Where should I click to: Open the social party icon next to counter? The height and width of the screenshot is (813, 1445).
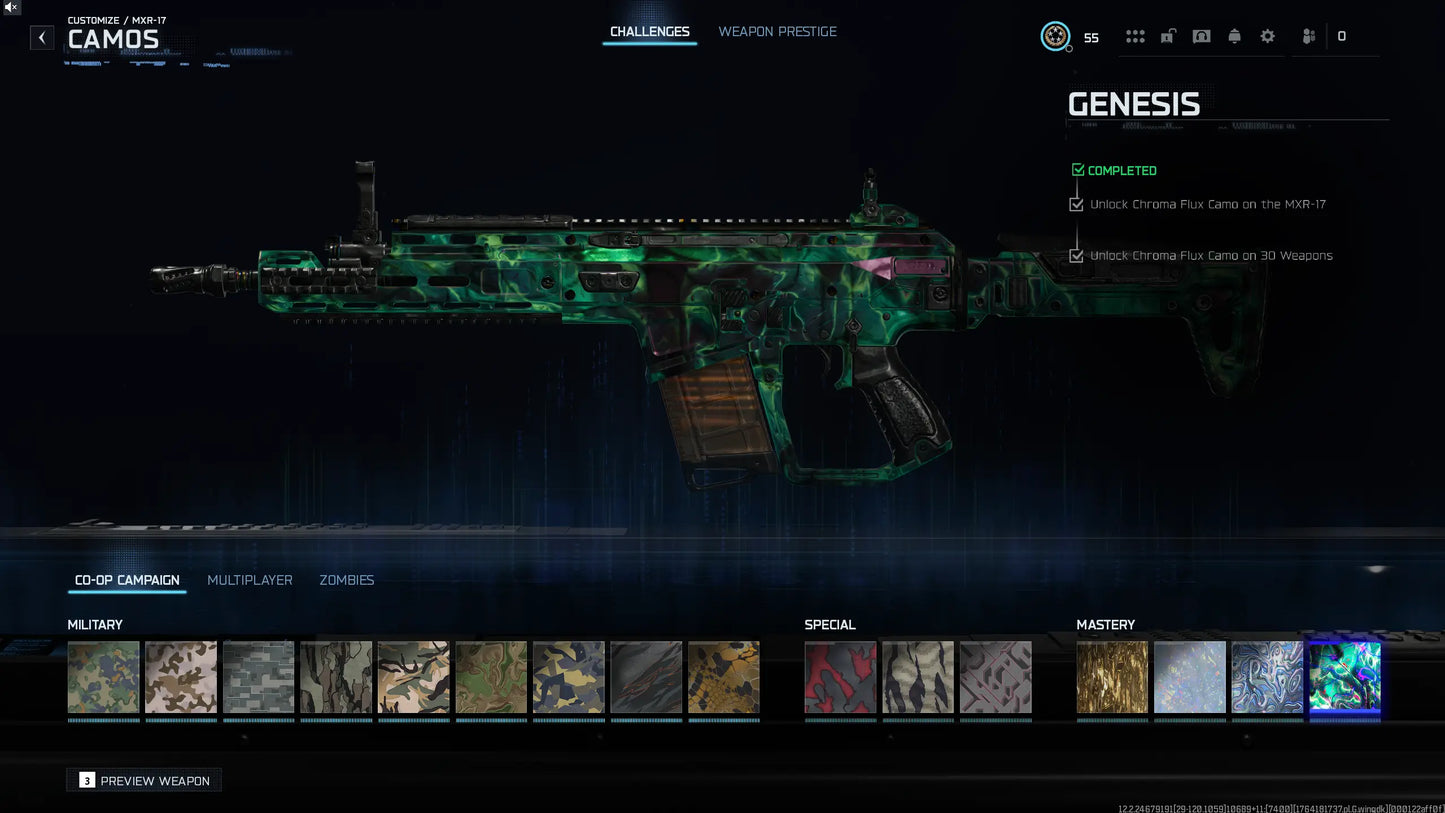point(1308,35)
